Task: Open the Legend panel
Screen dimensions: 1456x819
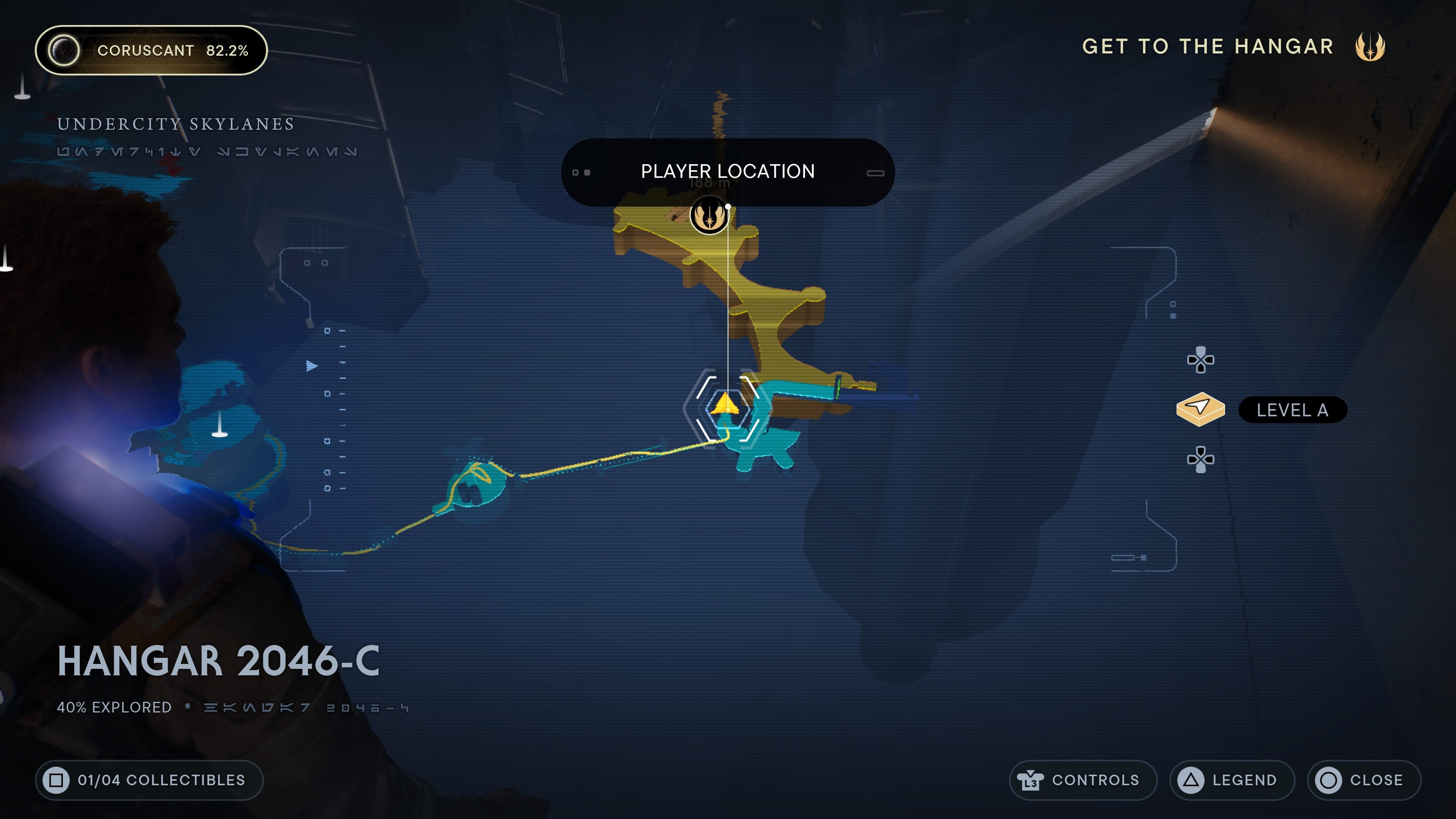Action: point(1232,780)
